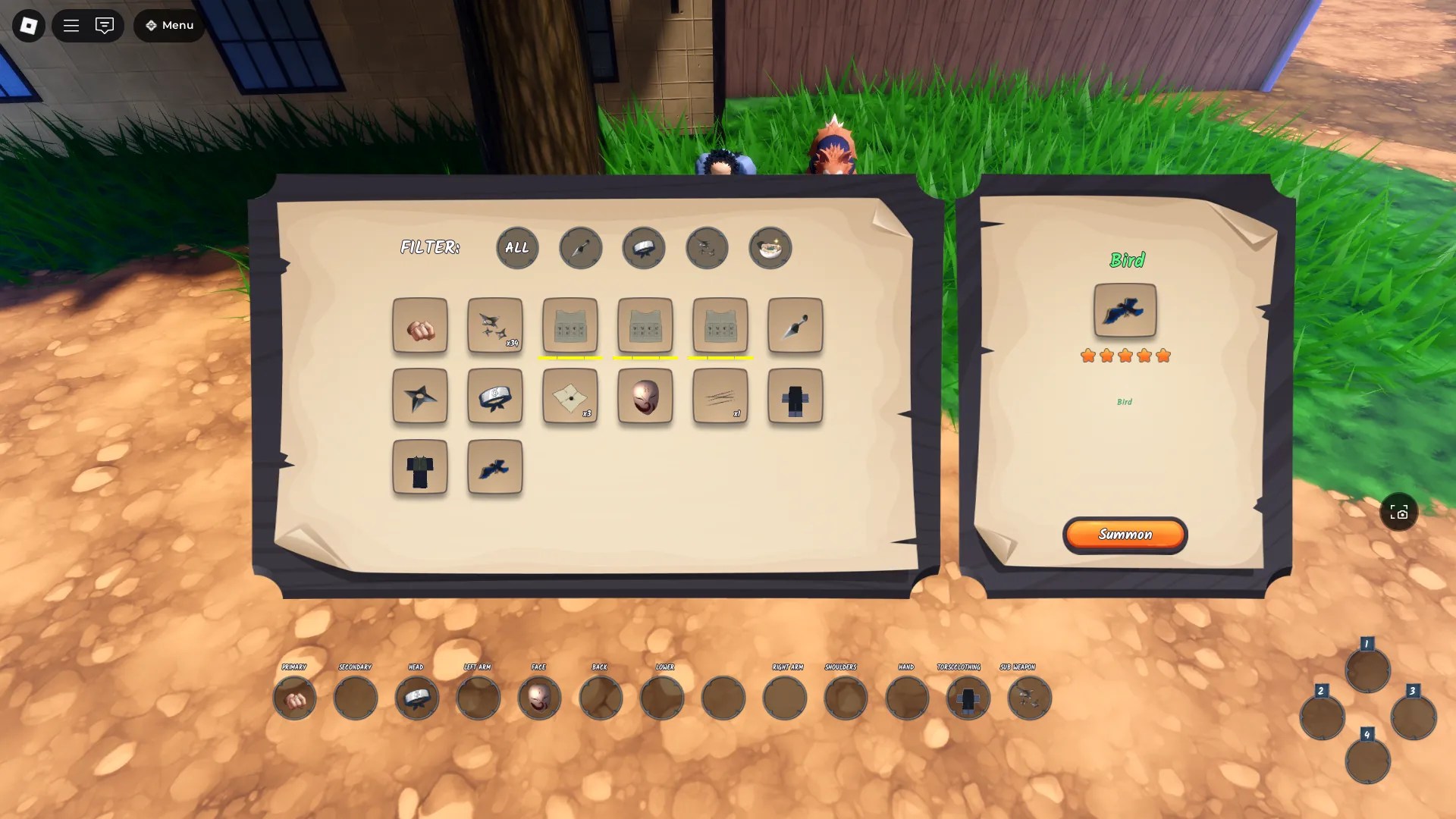Filter inventory by the headband icon

click(x=643, y=248)
